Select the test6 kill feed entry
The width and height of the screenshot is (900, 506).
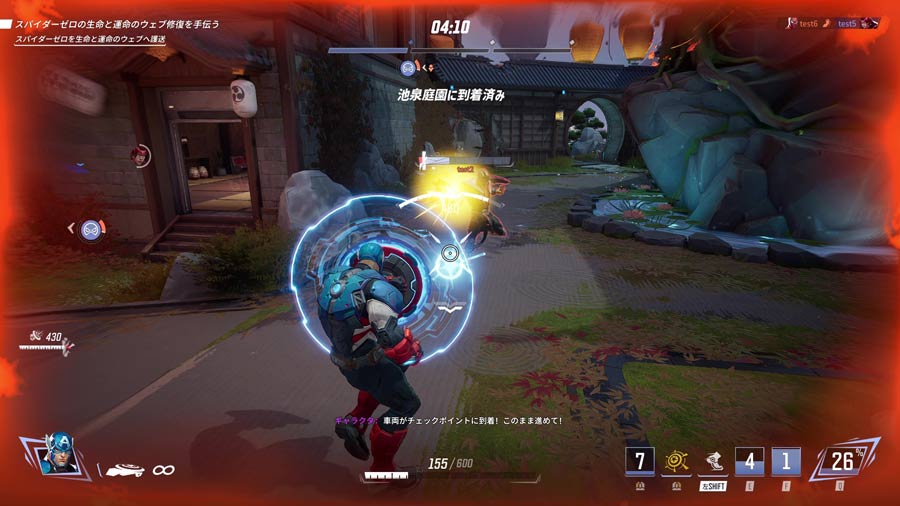tap(805, 22)
